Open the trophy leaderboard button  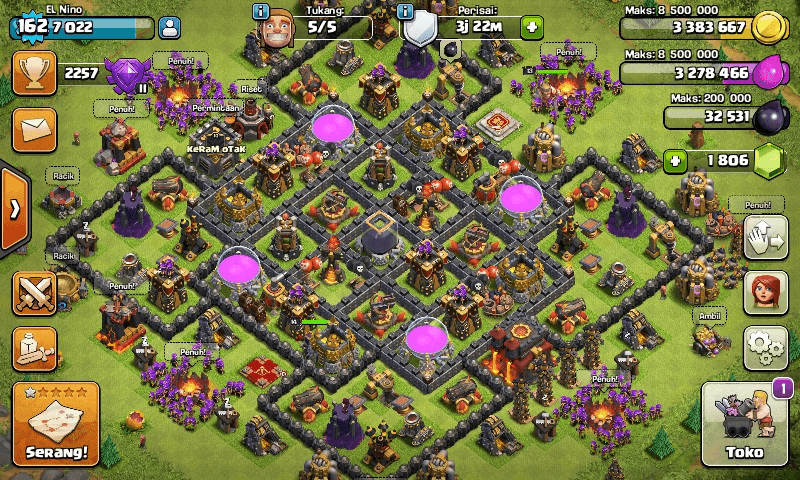[33, 73]
